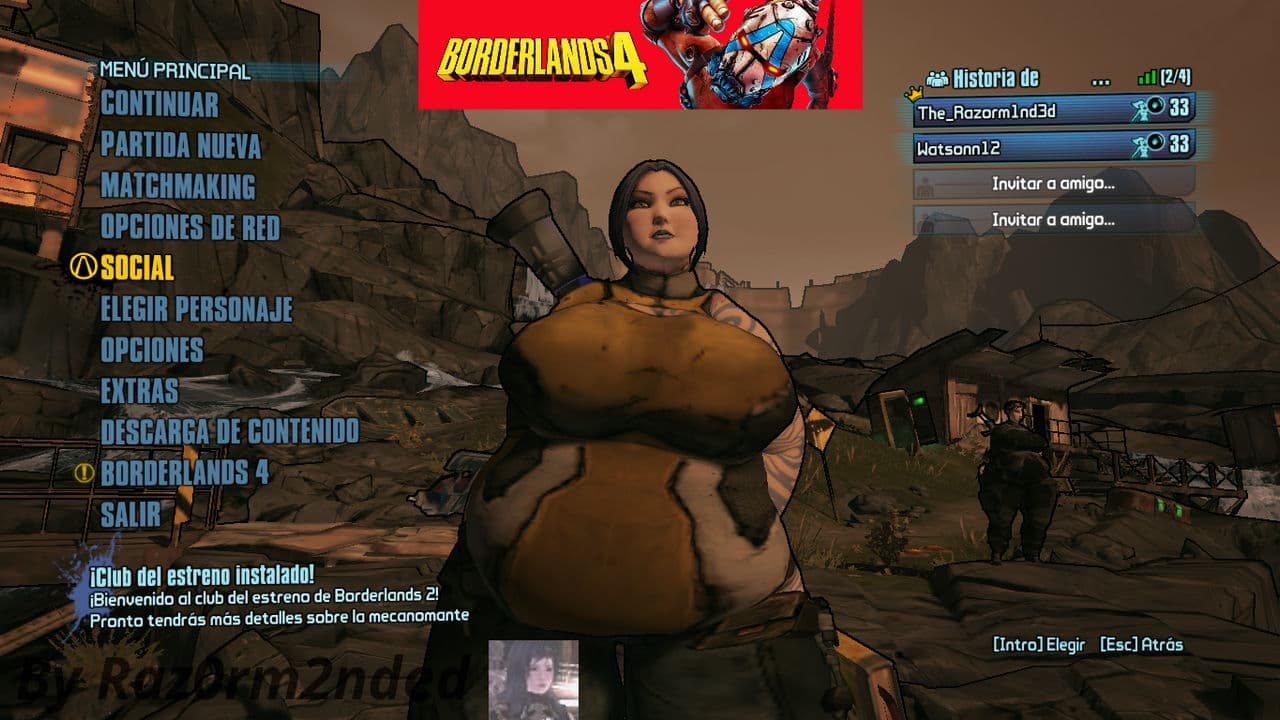This screenshot has height=720, width=1280.
Task: Choose the Social menu entry
Action: [x=137, y=268]
